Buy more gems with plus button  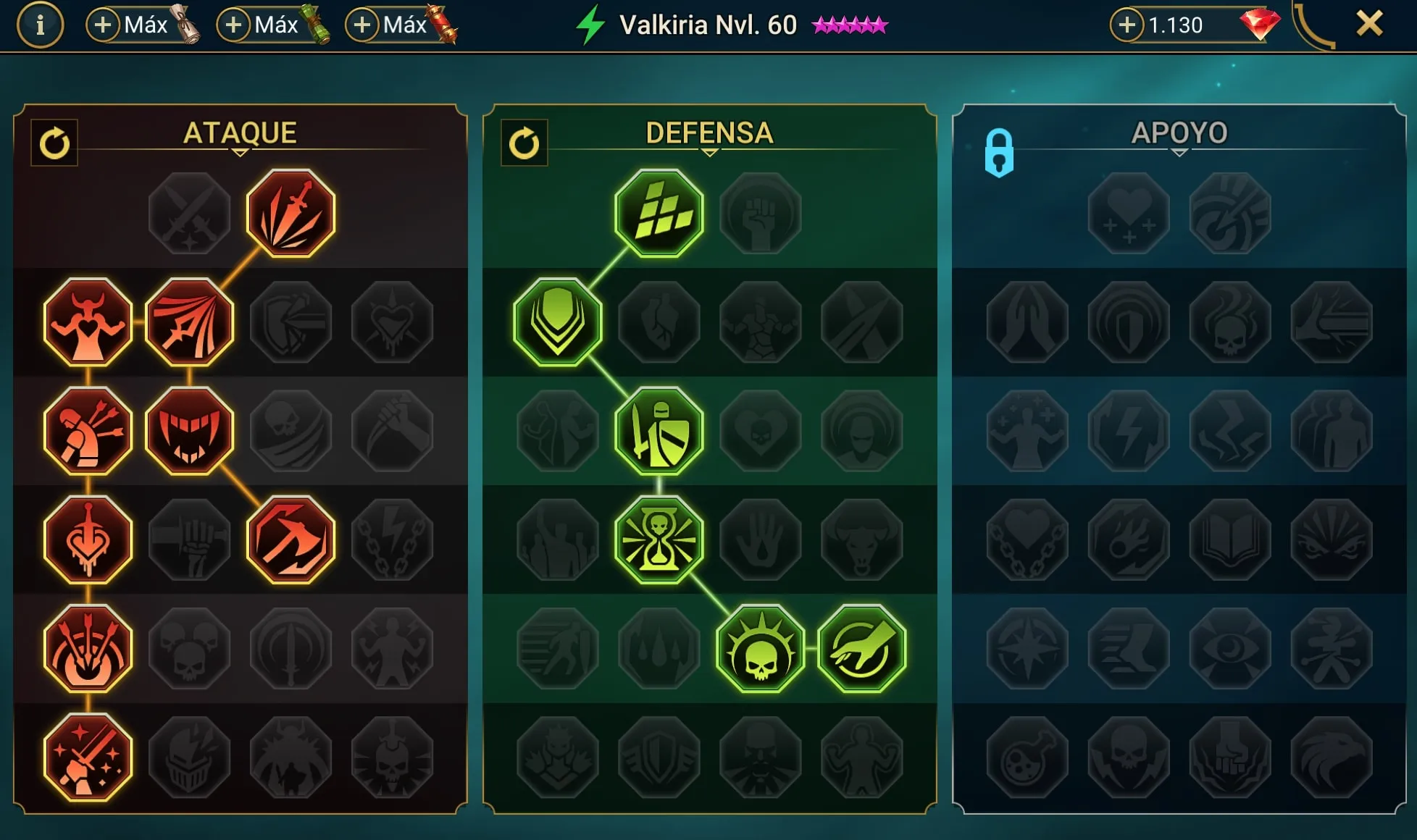1127,25
